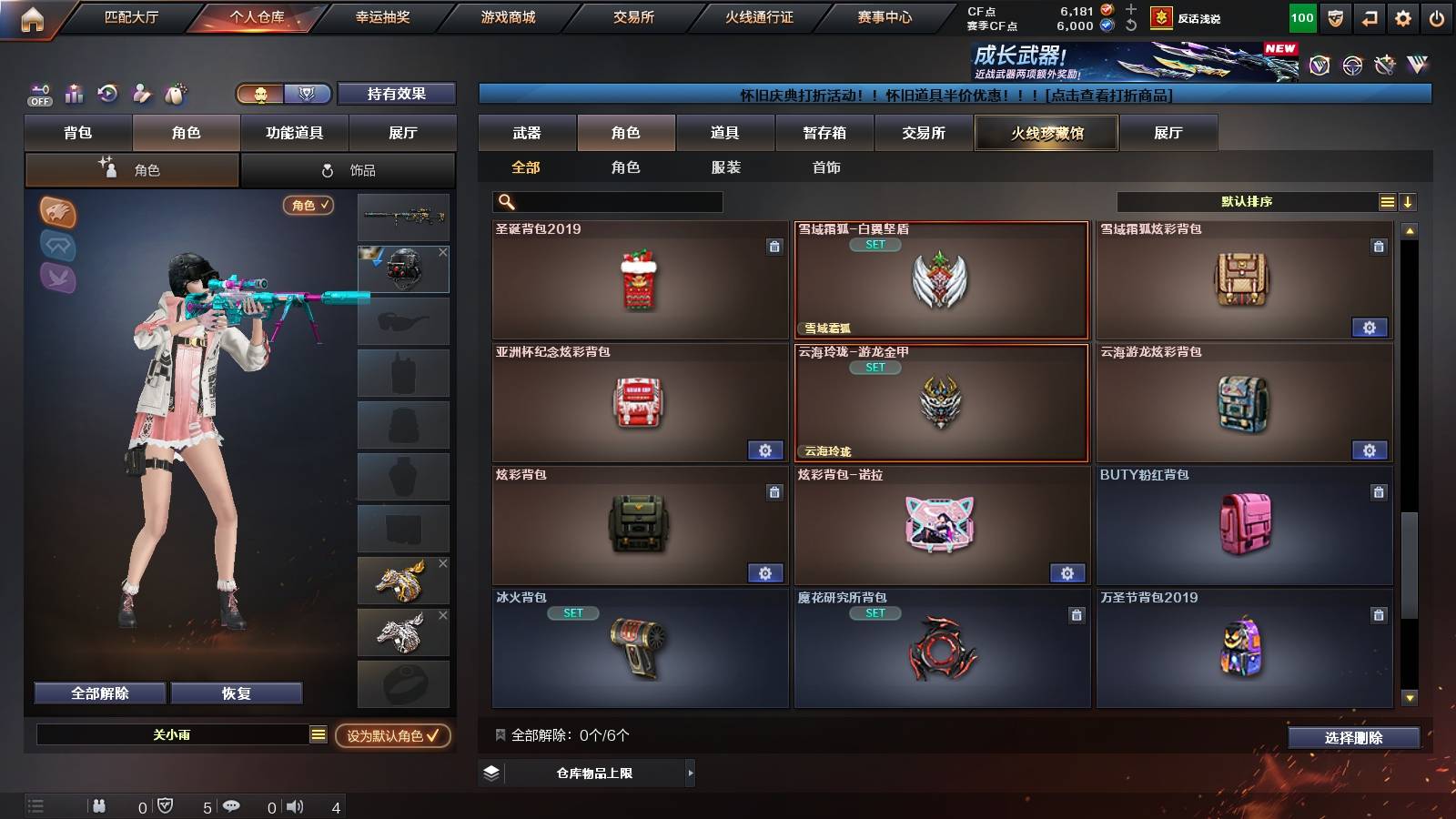The height and width of the screenshot is (819, 1456).
Task: Click the pet egg icon above the character panel
Action: [176, 94]
